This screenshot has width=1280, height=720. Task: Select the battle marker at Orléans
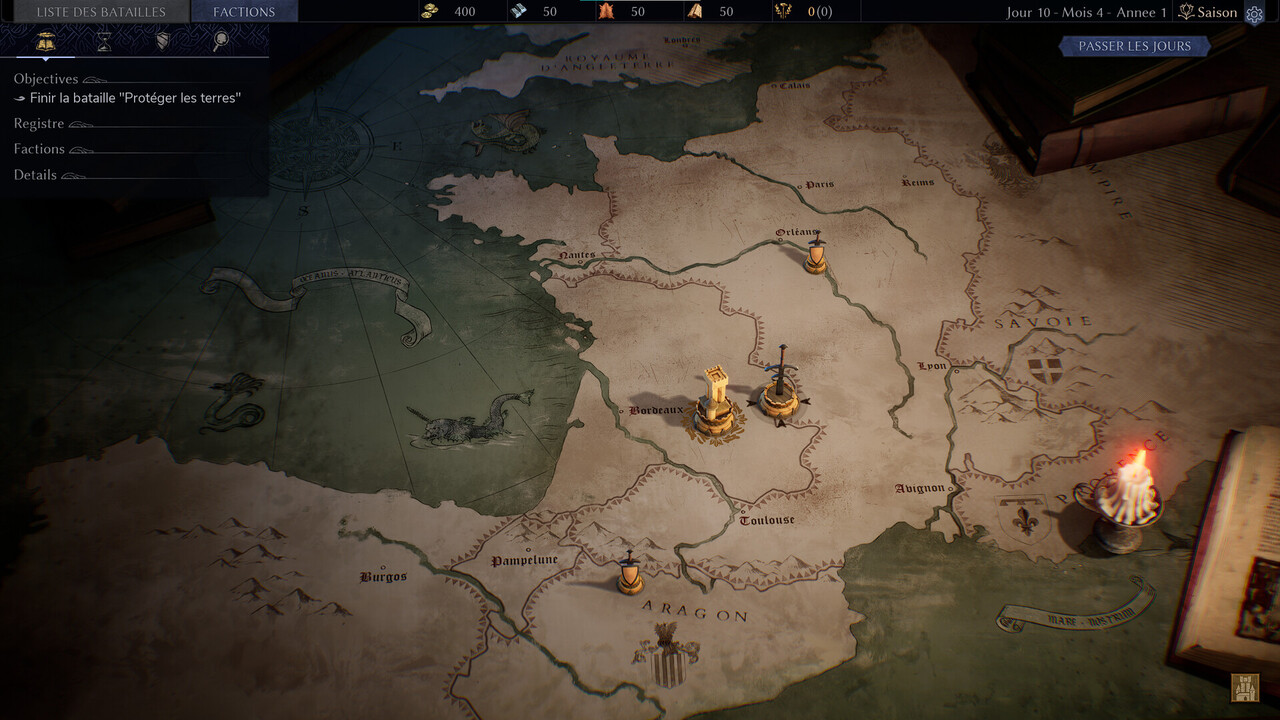pyautogui.click(x=816, y=256)
